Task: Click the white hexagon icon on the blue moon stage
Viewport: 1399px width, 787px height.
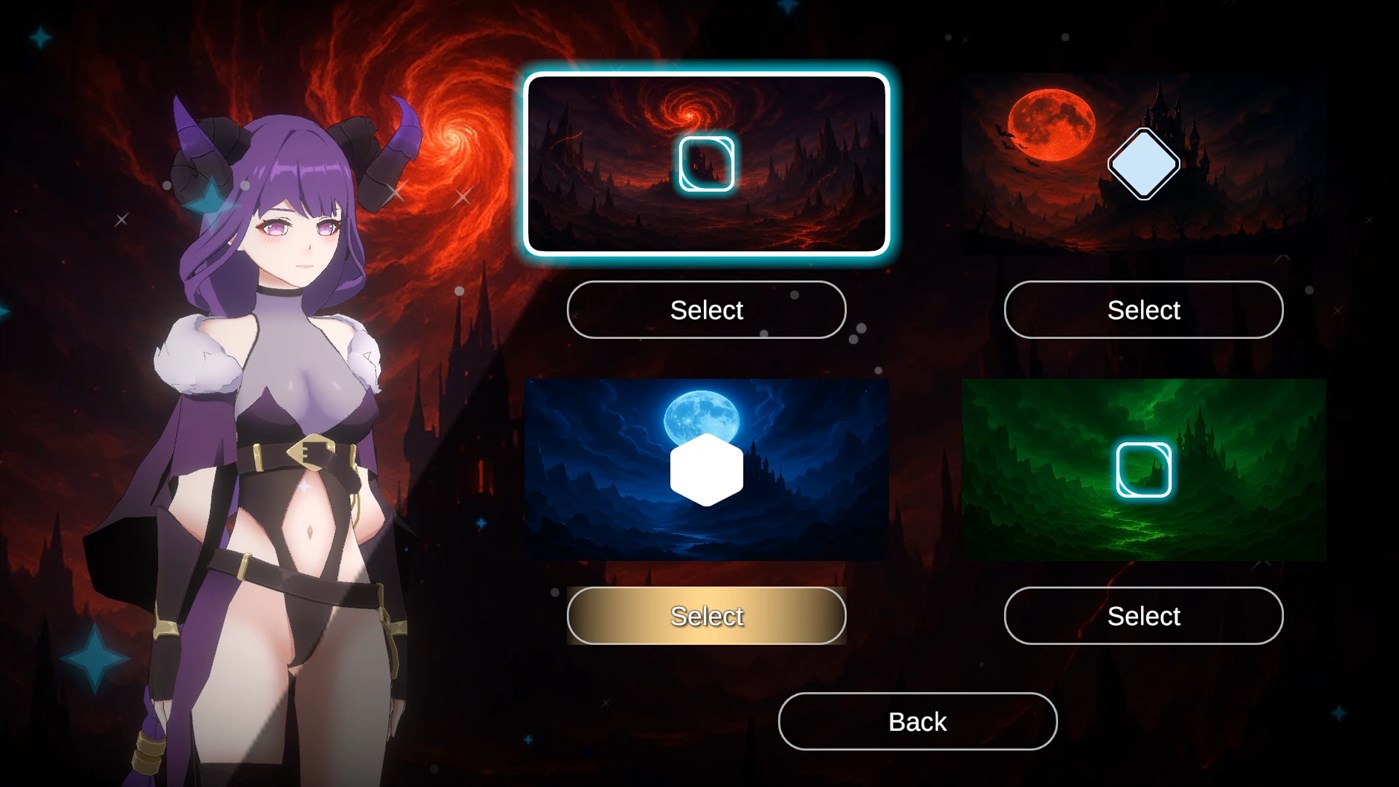Action: [707, 468]
